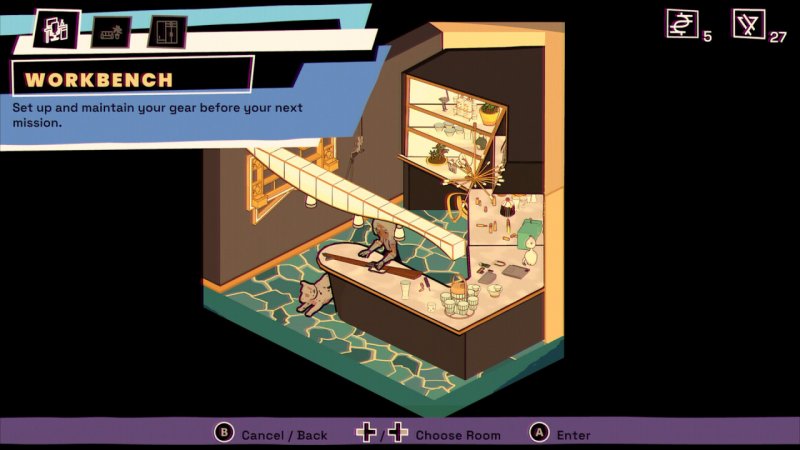Open the wardrobe locker room tab

coord(167,32)
